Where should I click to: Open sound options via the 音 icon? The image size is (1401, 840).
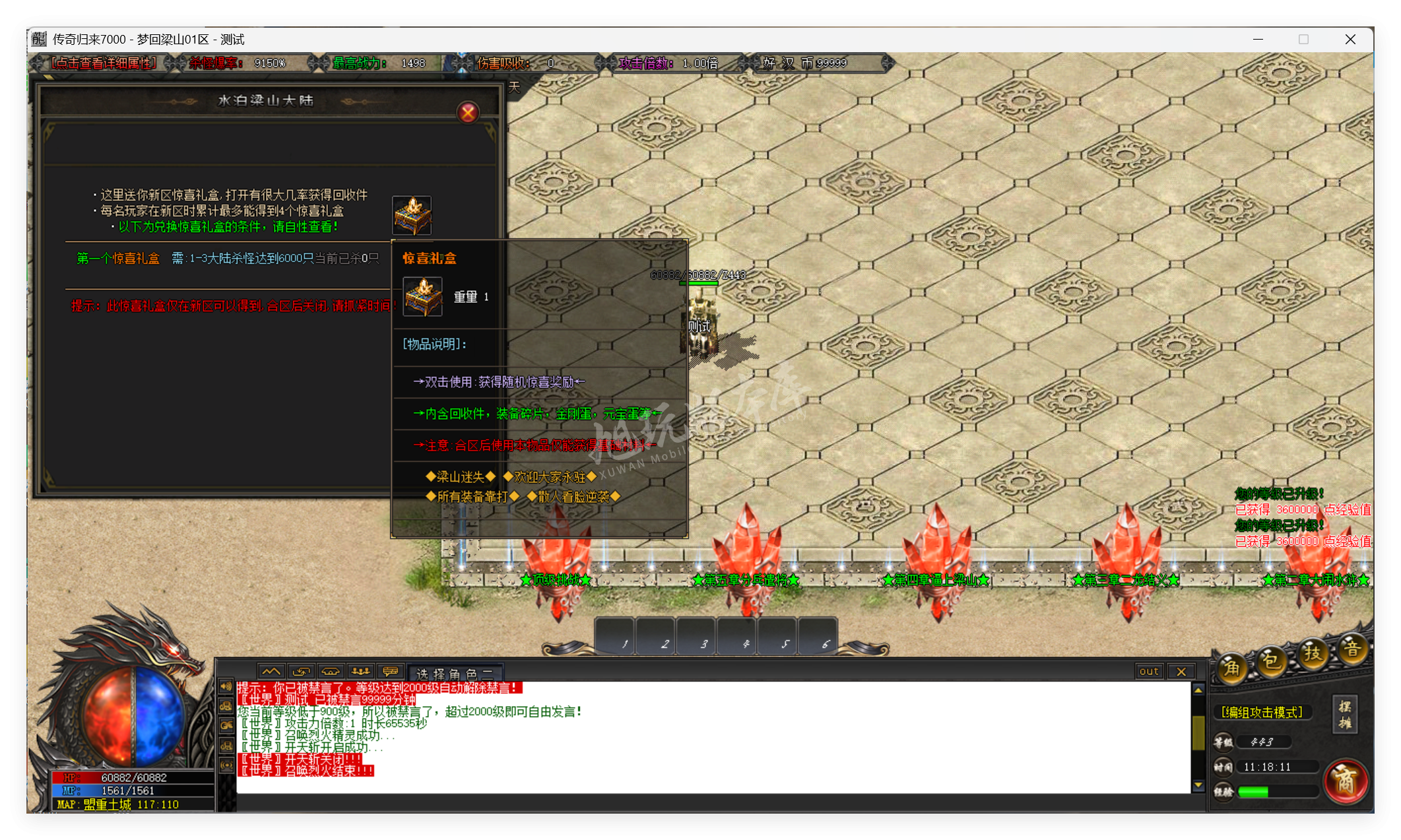[x=1352, y=650]
